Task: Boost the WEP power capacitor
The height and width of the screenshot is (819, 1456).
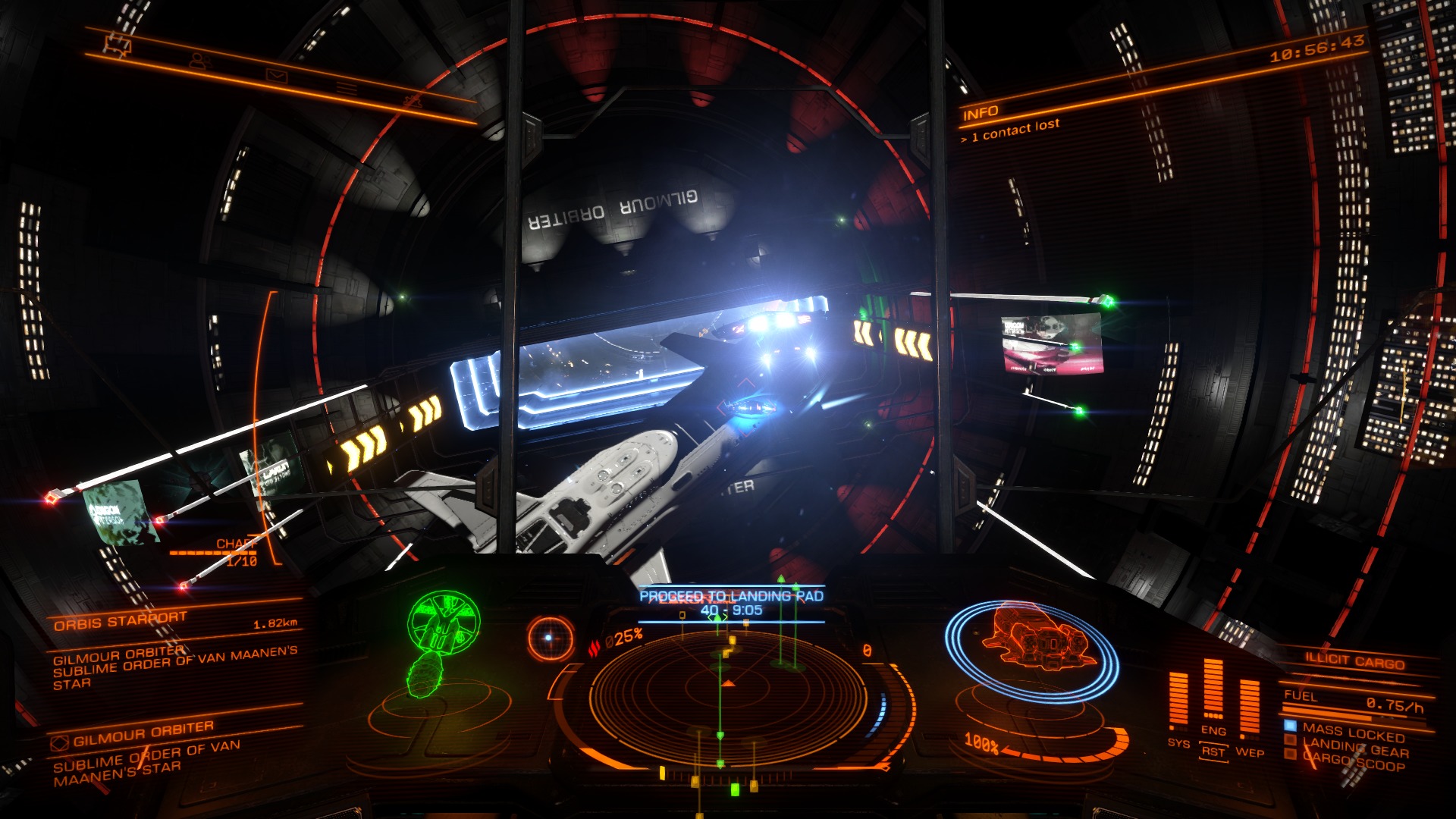Action: point(1249,705)
